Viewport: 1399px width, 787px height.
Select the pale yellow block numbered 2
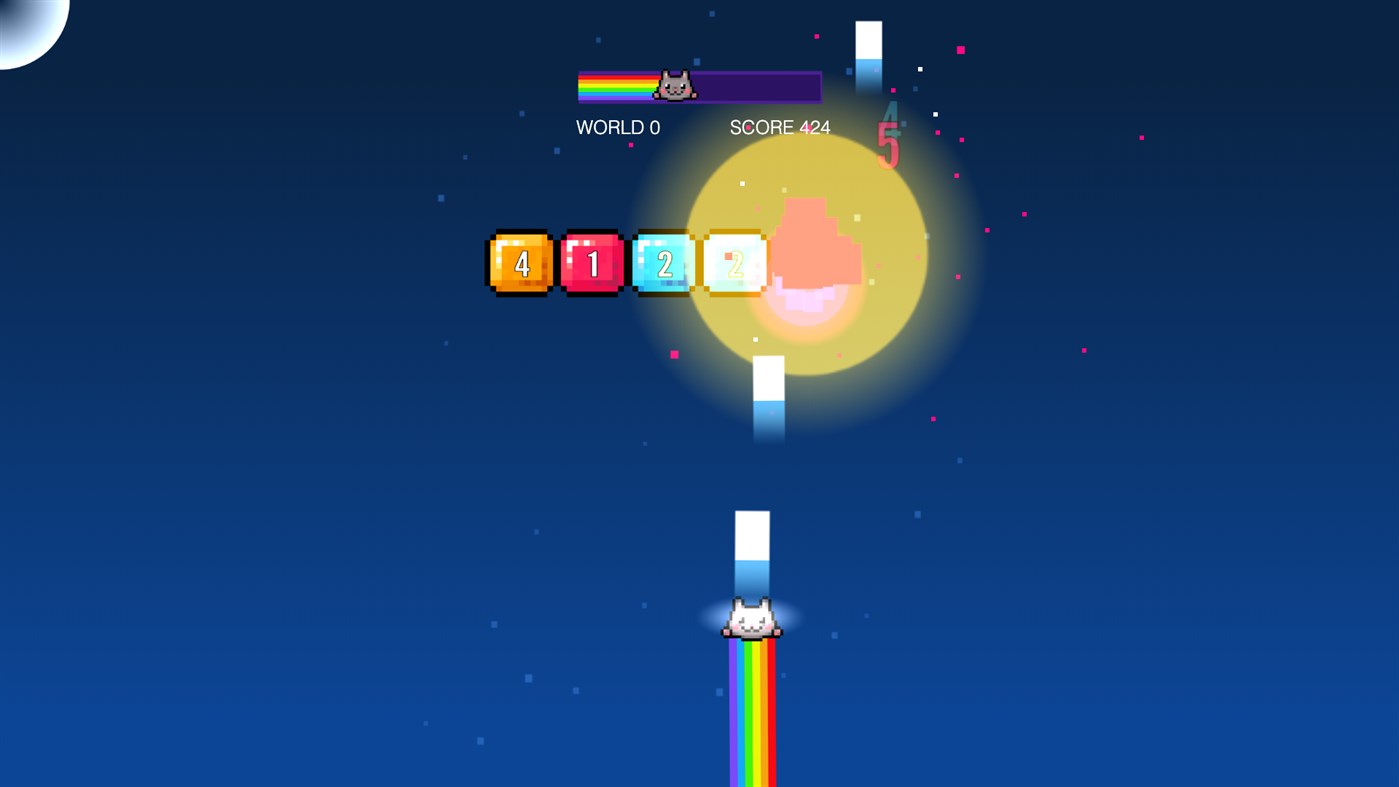pos(735,263)
